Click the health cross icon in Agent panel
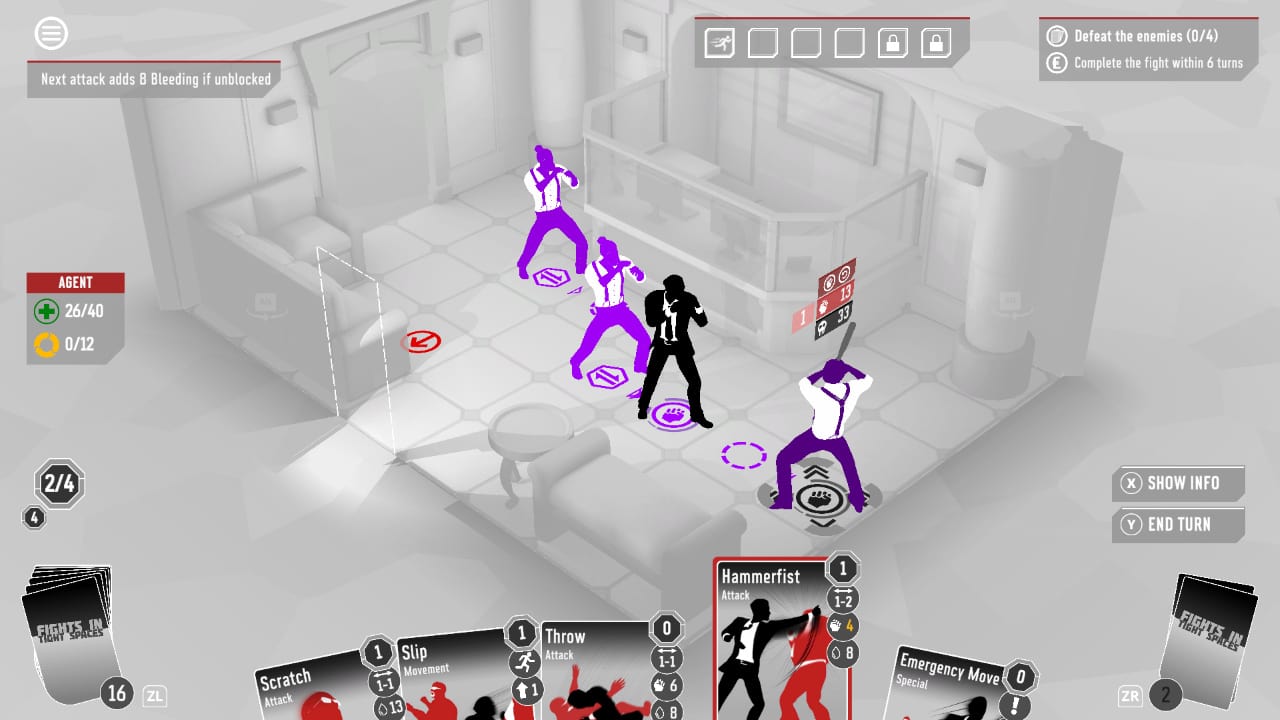Image resolution: width=1280 pixels, height=720 pixels. [44, 311]
